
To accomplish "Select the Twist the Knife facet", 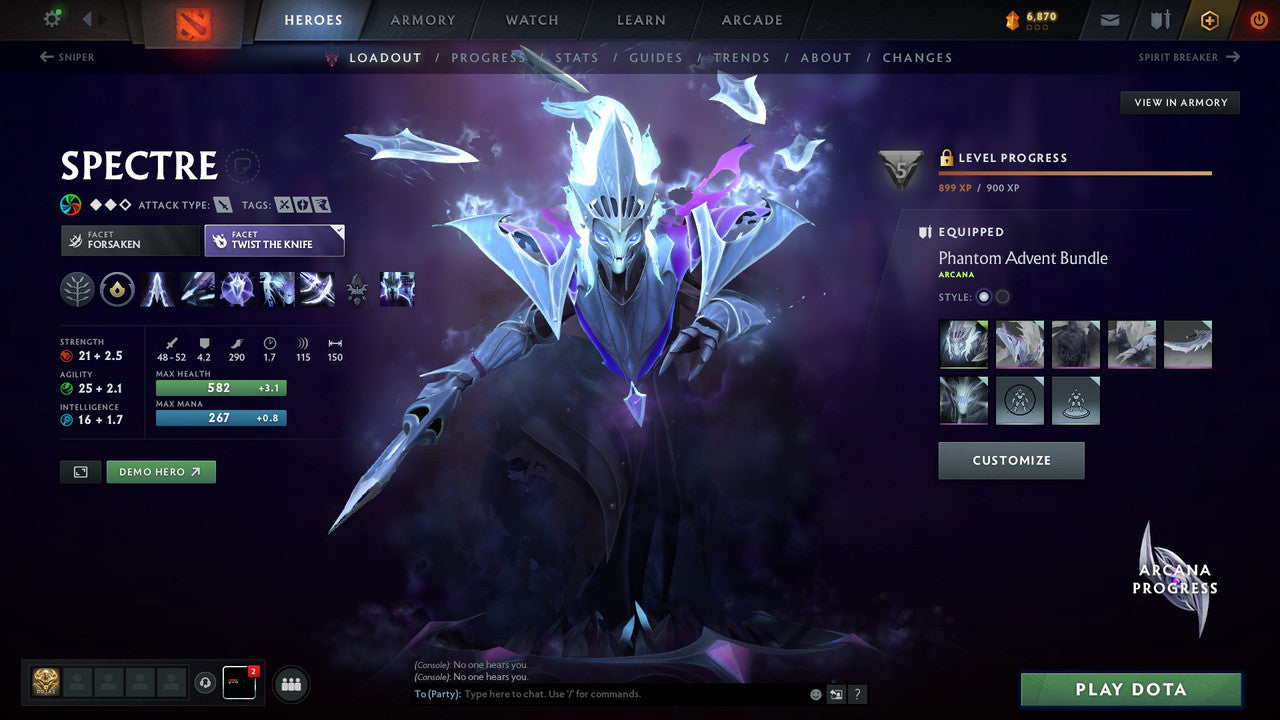I will [274, 240].
